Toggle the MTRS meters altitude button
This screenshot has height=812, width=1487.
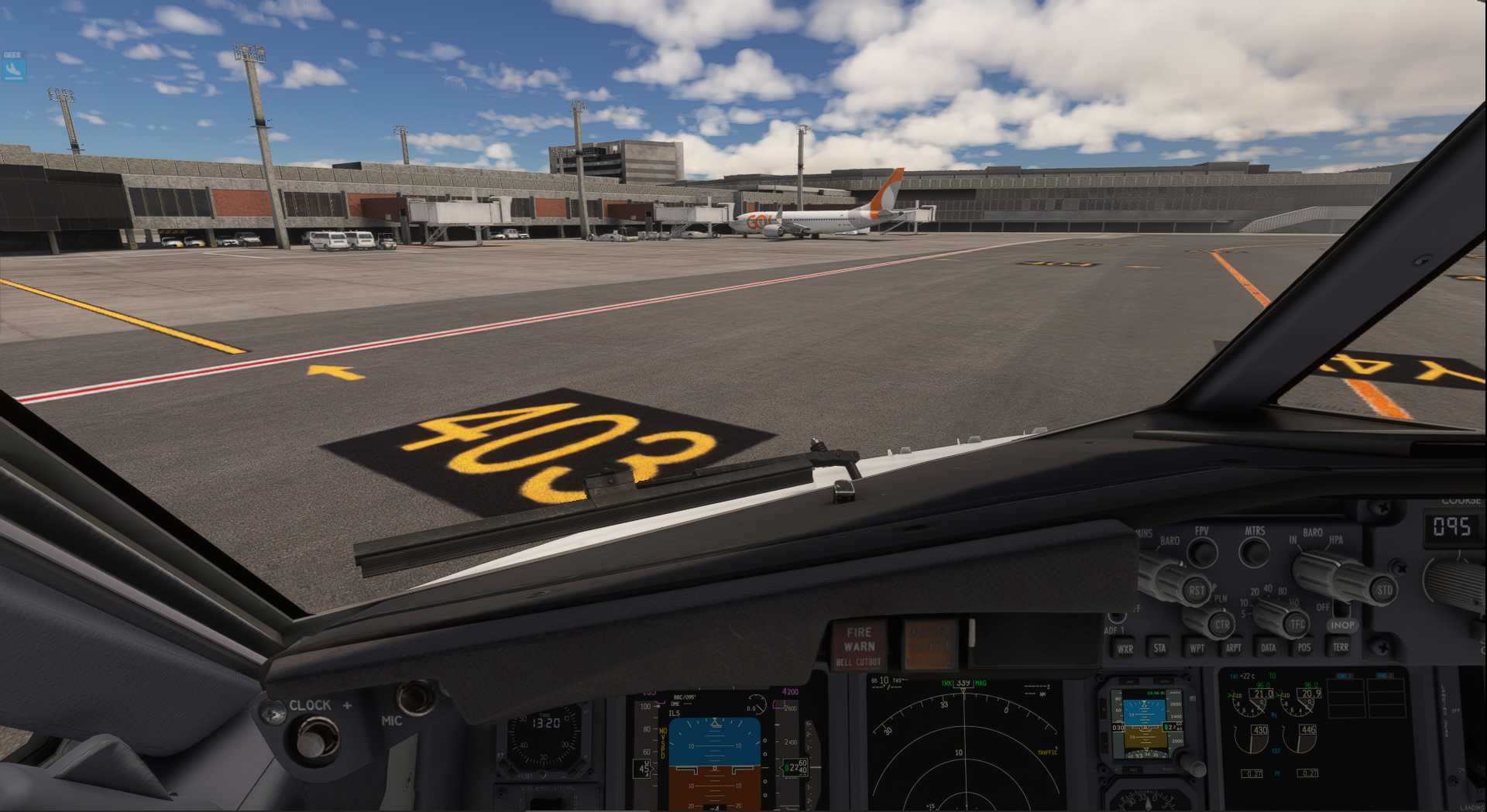[x=1254, y=551]
